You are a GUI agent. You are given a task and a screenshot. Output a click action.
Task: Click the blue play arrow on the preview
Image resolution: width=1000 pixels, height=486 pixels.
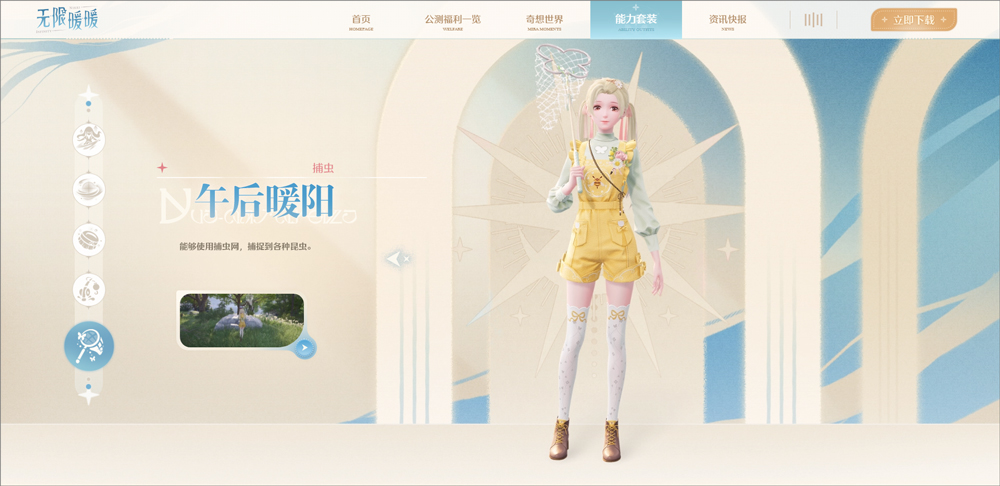tap(305, 347)
